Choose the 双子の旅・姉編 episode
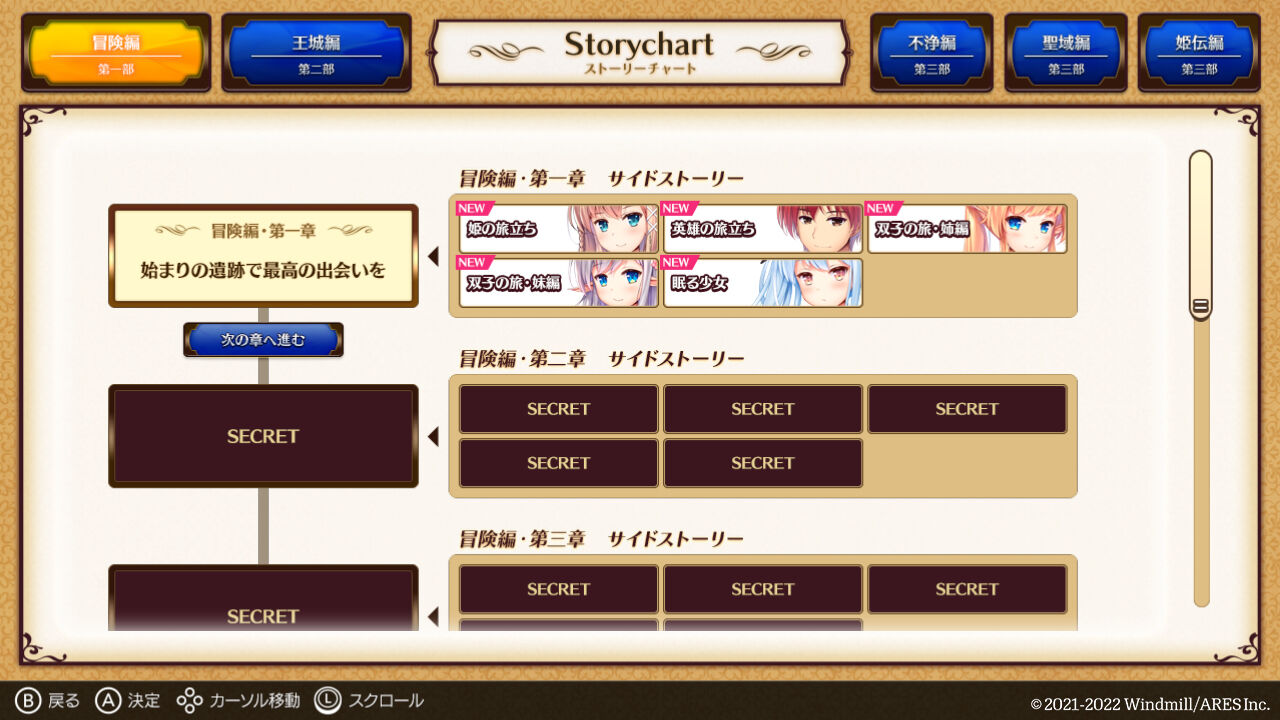 [x=967, y=228]
